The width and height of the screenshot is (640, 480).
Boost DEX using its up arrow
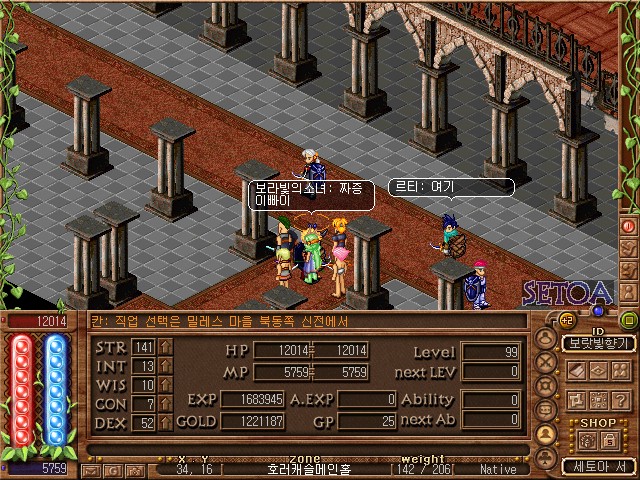(165, 423)
